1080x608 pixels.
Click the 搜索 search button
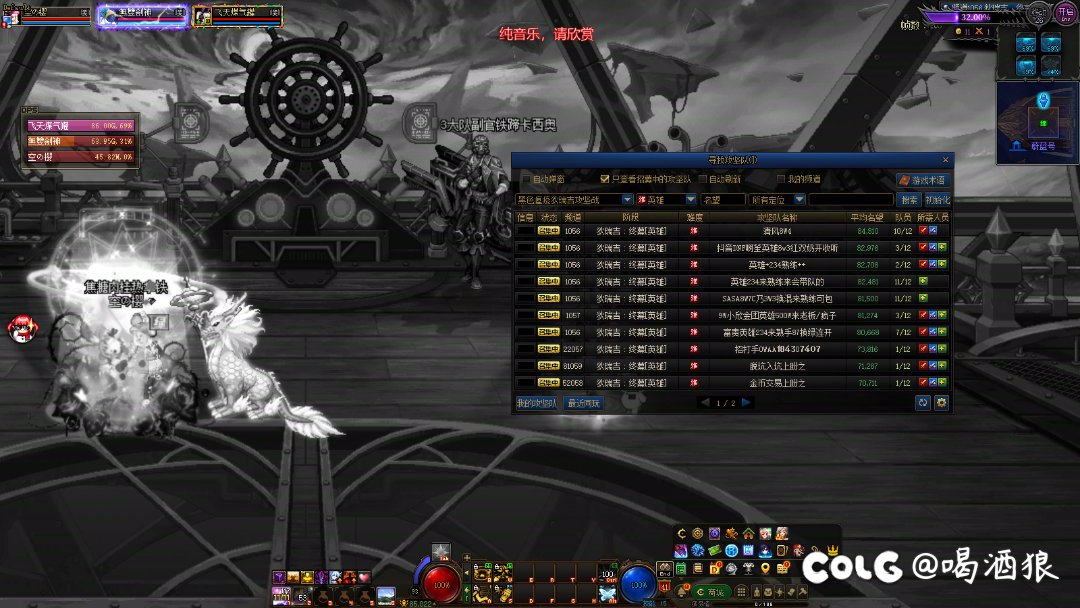coord(908,200)
